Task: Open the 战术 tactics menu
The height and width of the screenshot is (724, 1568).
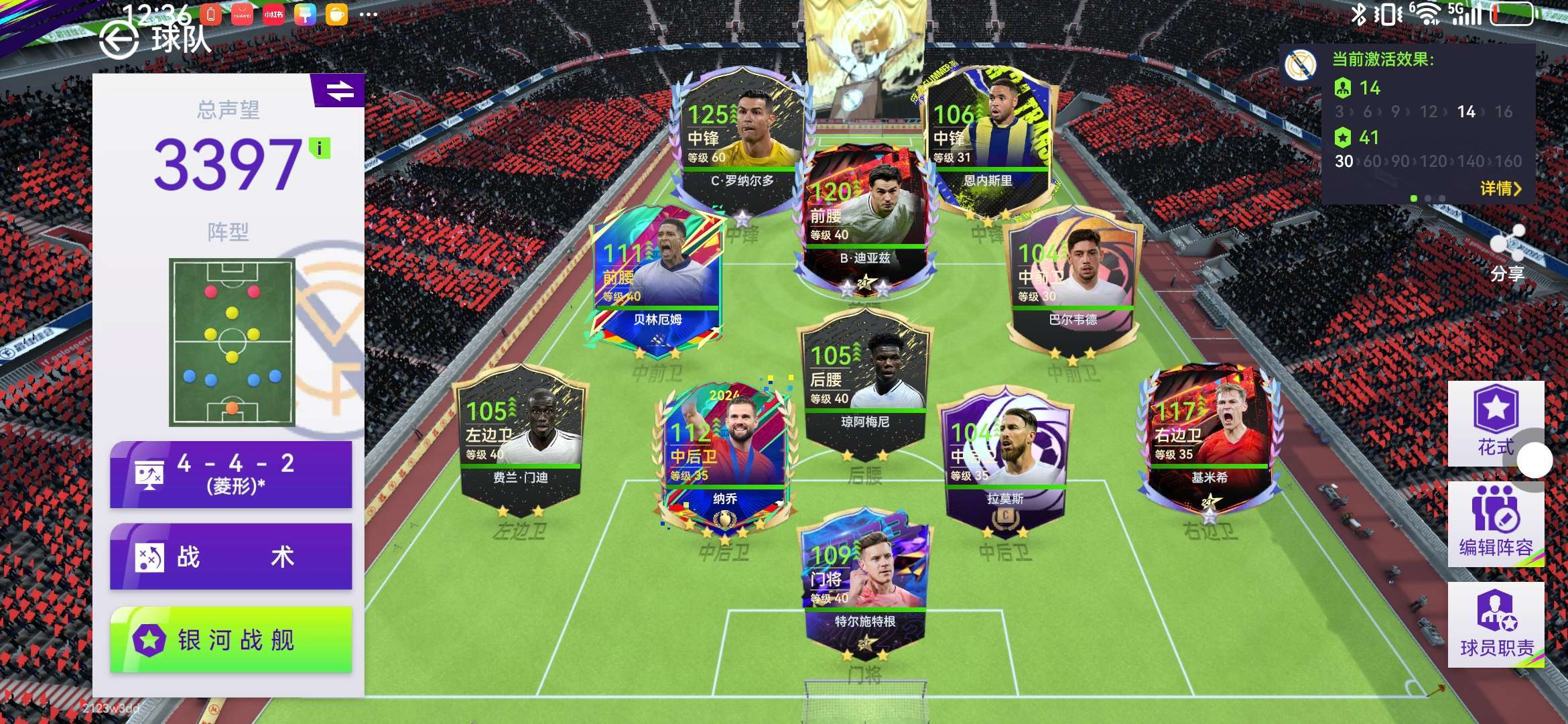Action: click(231, 557)
